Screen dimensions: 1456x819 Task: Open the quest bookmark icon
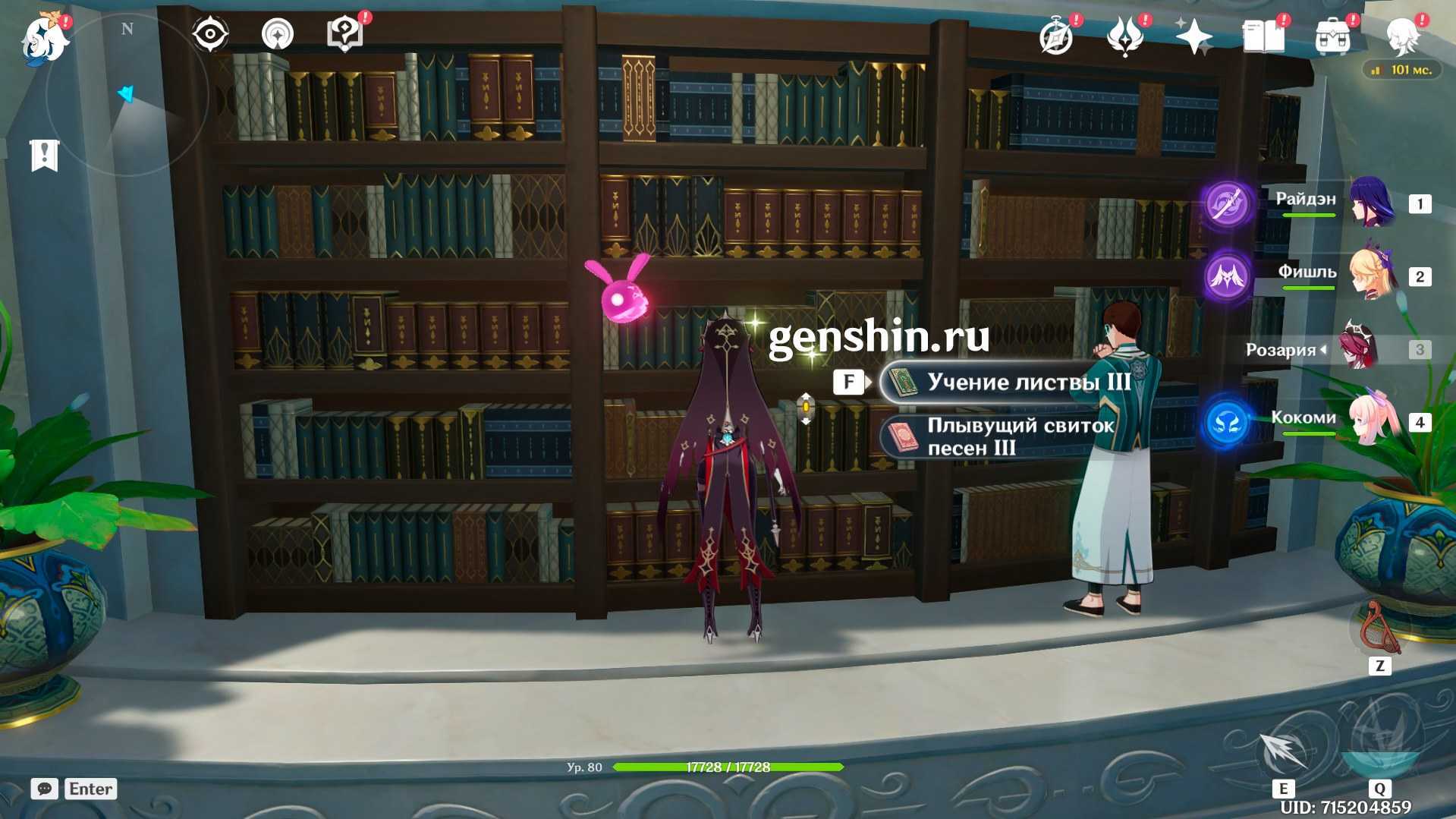click(45, 156)
